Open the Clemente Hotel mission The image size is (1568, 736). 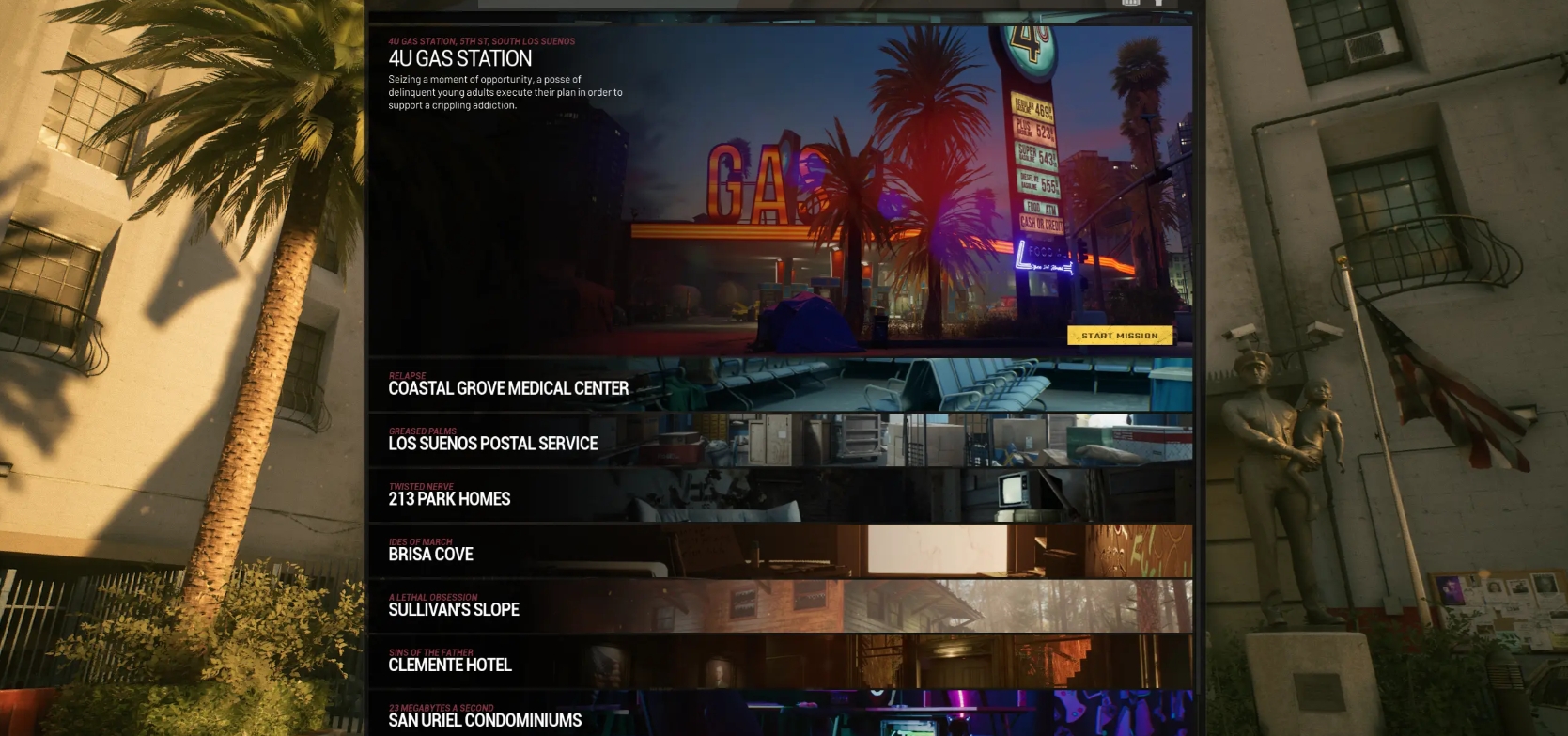tap(780, 662)
